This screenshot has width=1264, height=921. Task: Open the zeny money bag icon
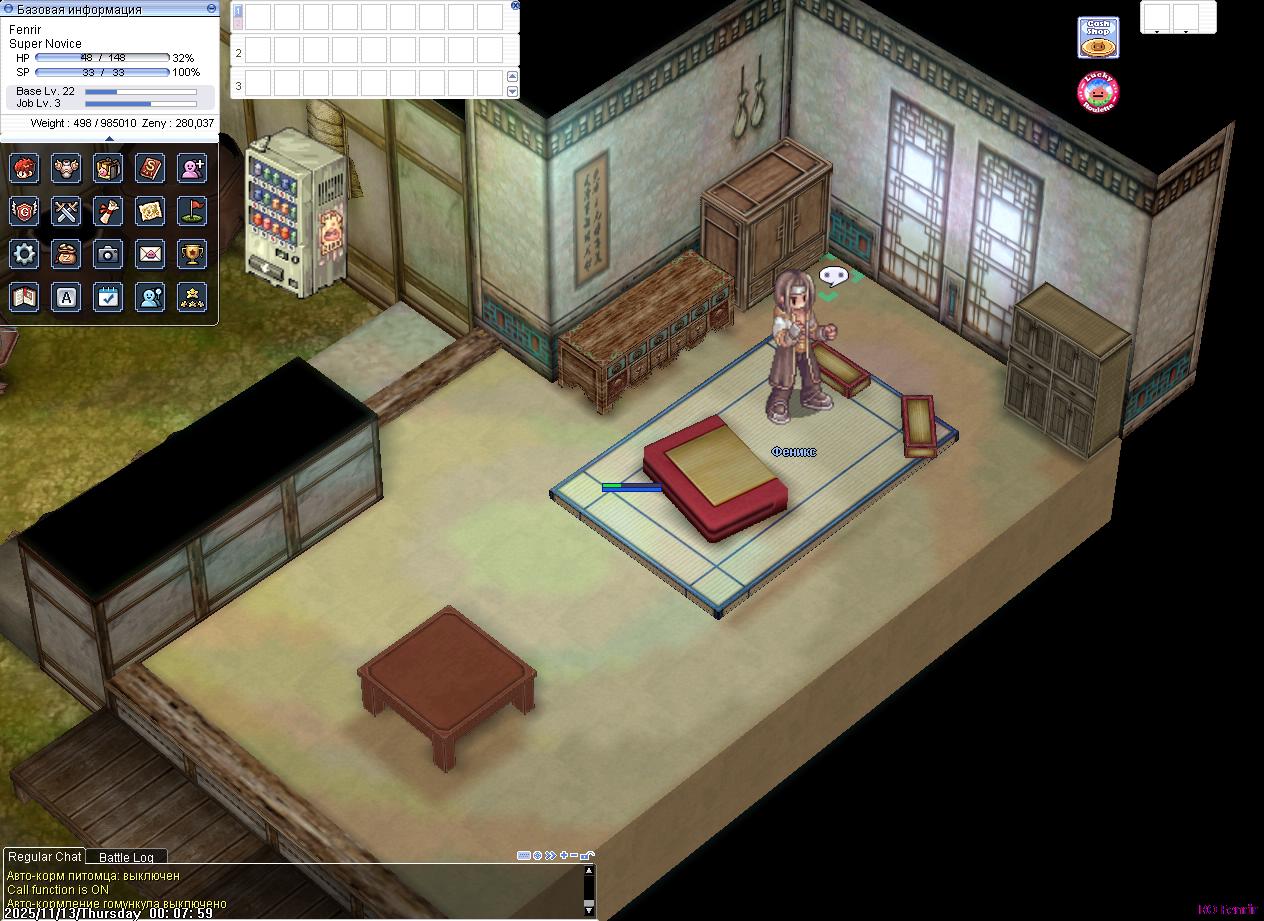pyautogui.click(x=66, y=254)
